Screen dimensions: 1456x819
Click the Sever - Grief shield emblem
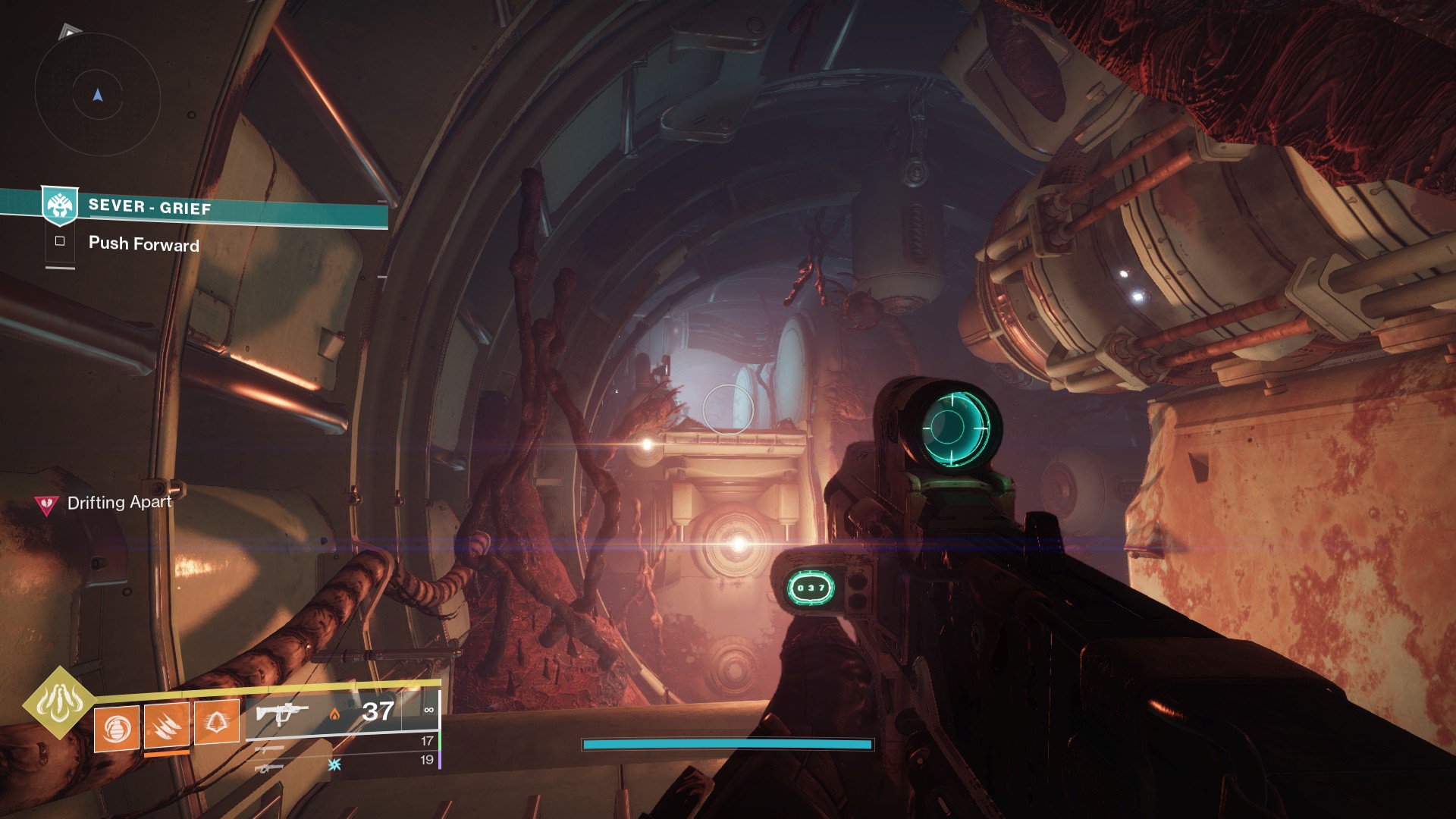pyautogui.click(x=59, y=205)
